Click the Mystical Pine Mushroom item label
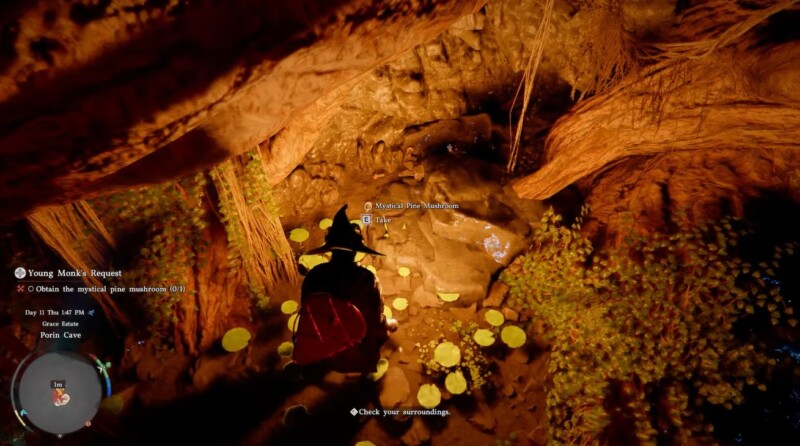The image size is (800, 446). pyautogui.click(x=416, y=206)
